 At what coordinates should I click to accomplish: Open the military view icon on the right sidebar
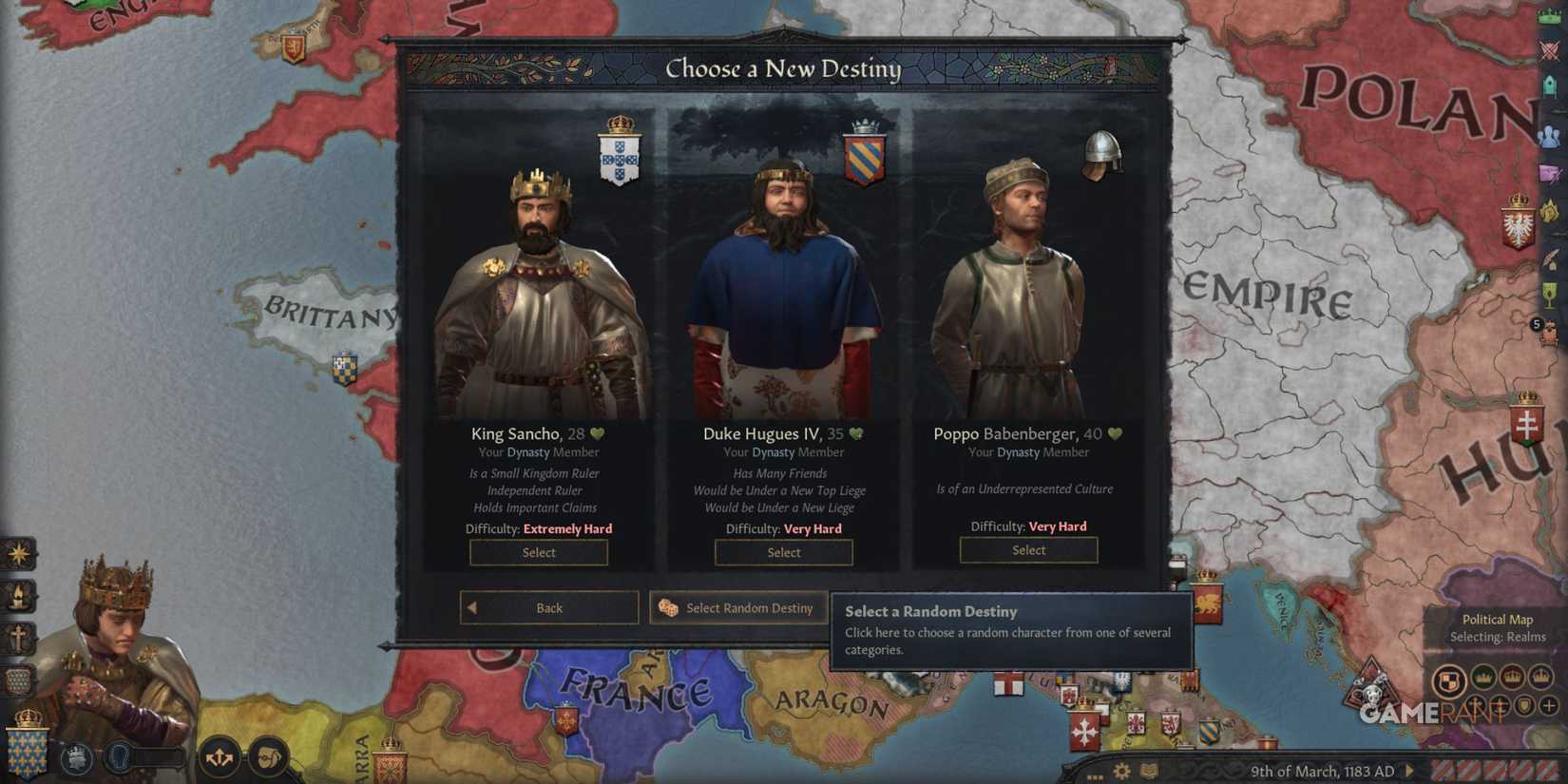[1549, 49]
